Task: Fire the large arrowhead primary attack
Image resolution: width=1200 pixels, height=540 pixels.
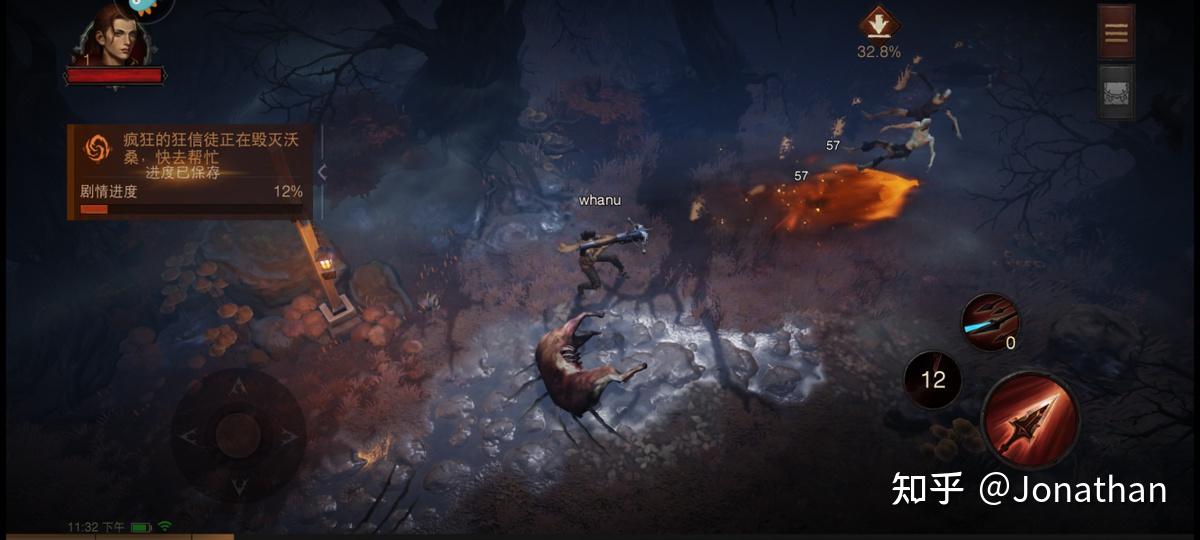Action: tap(1030, 420)
